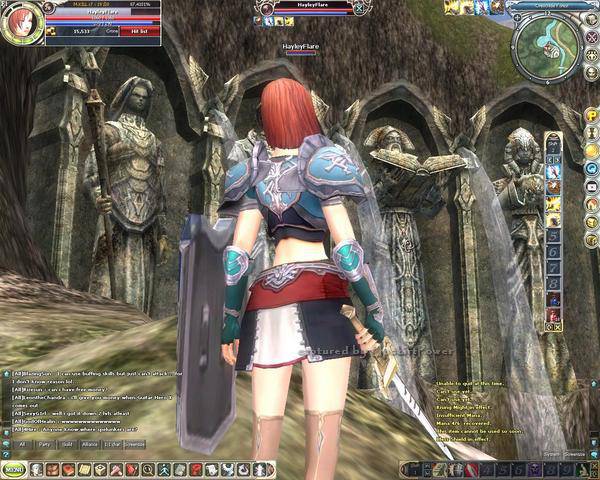The height and width of the screenshot is (480, 600).
Task: Click the Screensize button under the chat log
Action: (x=133, y=443)
